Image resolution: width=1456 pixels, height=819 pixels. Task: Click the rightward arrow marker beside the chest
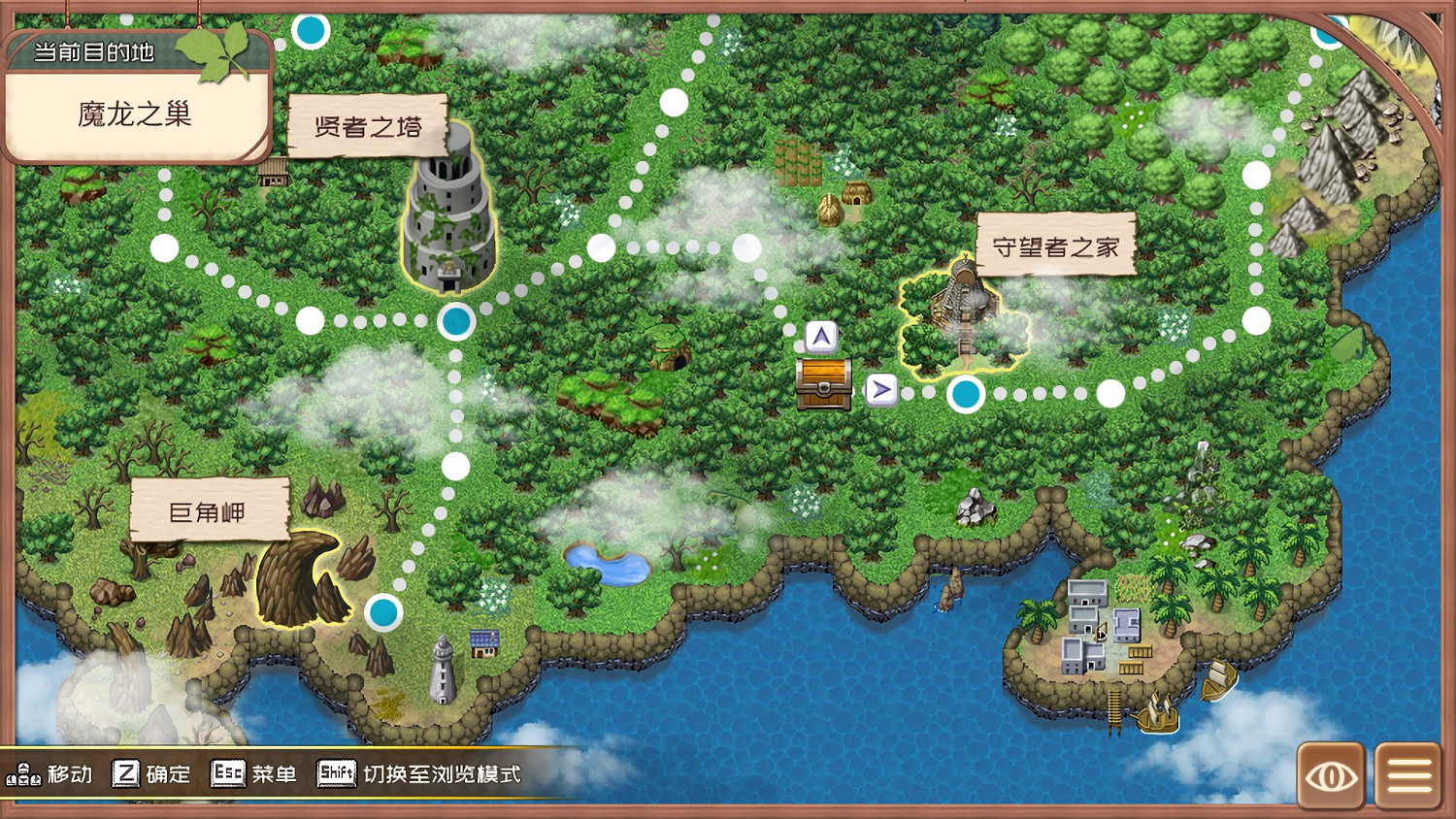tap(879, 389)
